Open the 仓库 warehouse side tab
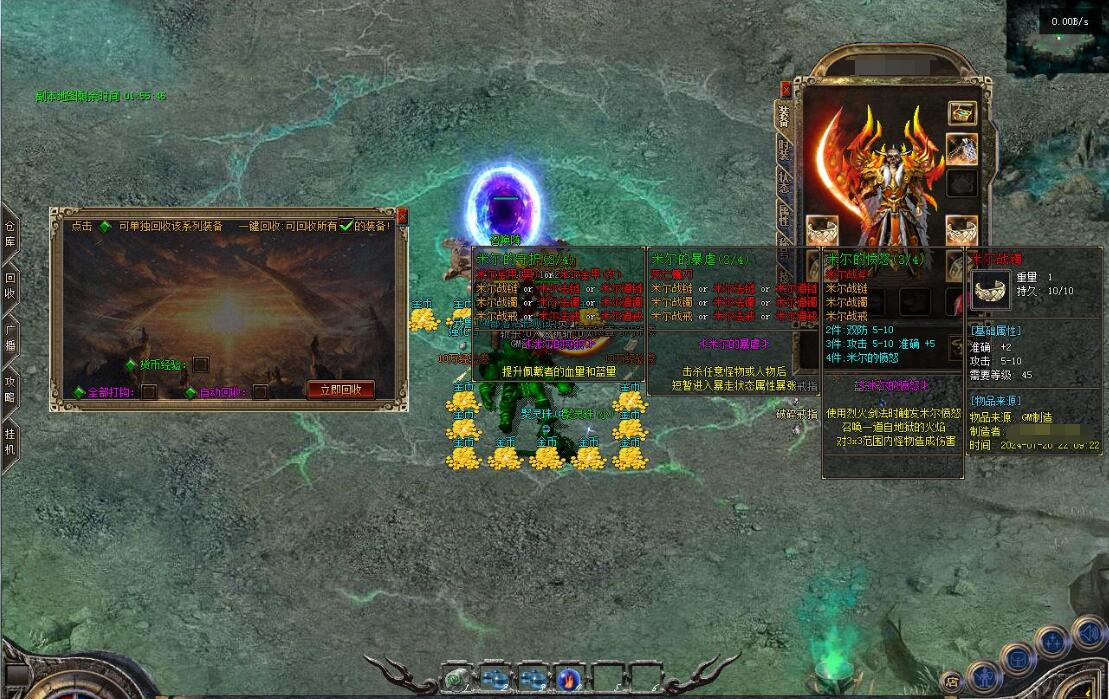 click(10, 233)
